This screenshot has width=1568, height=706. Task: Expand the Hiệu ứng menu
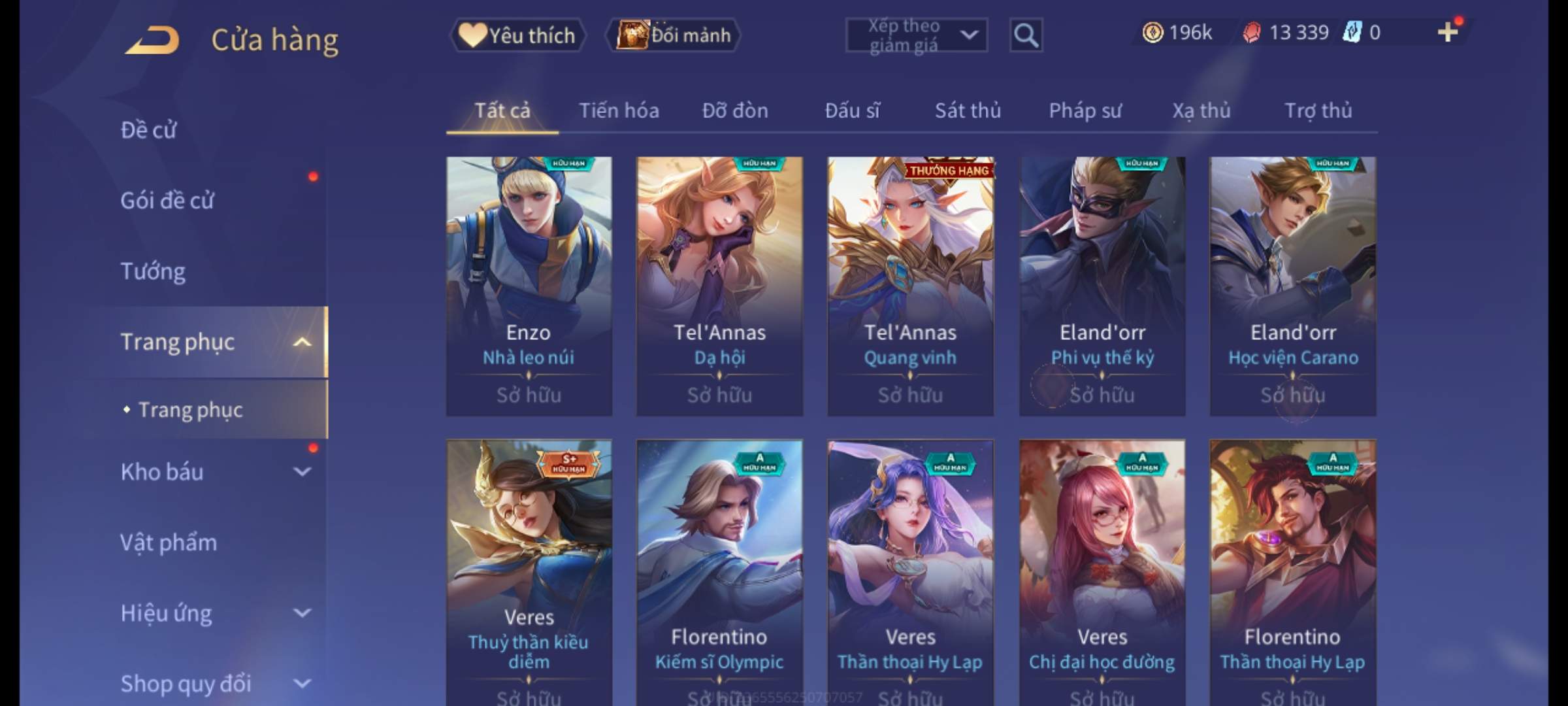209,613
